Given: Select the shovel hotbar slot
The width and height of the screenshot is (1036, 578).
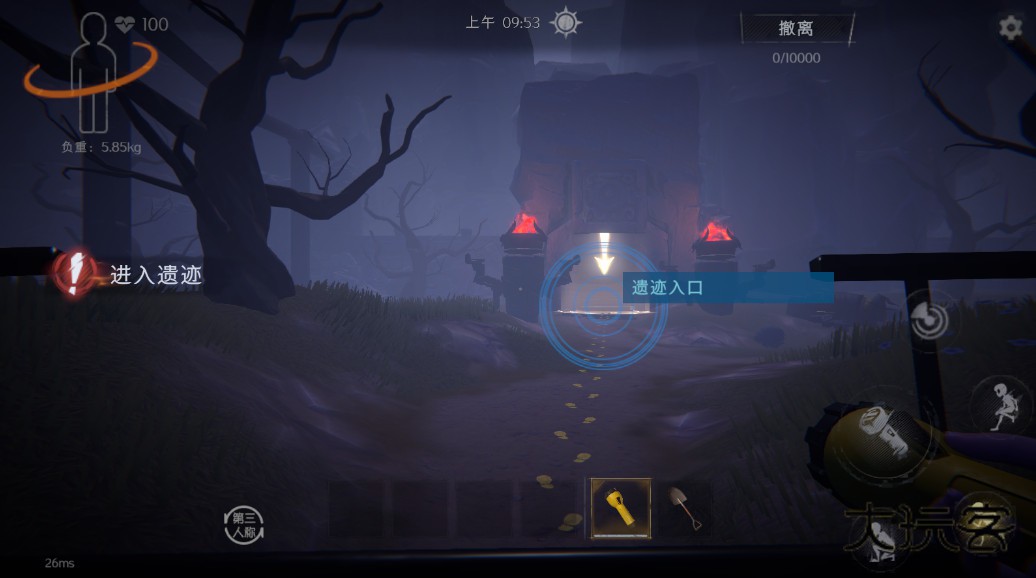Looking at the screenshot, I should click(x=685, y=508).
